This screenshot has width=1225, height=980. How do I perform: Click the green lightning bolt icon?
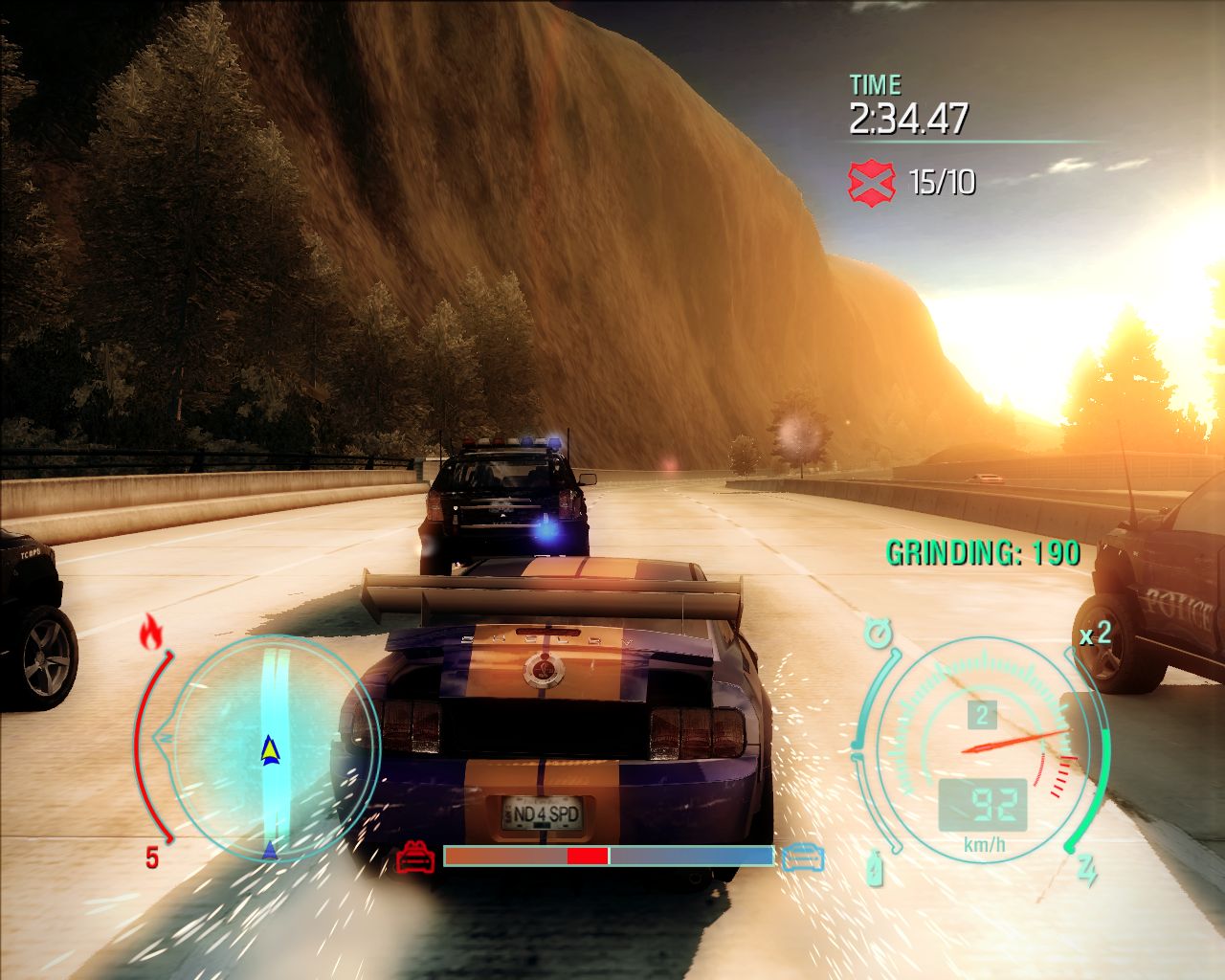pyautogui.click(x=1086, y=870)
